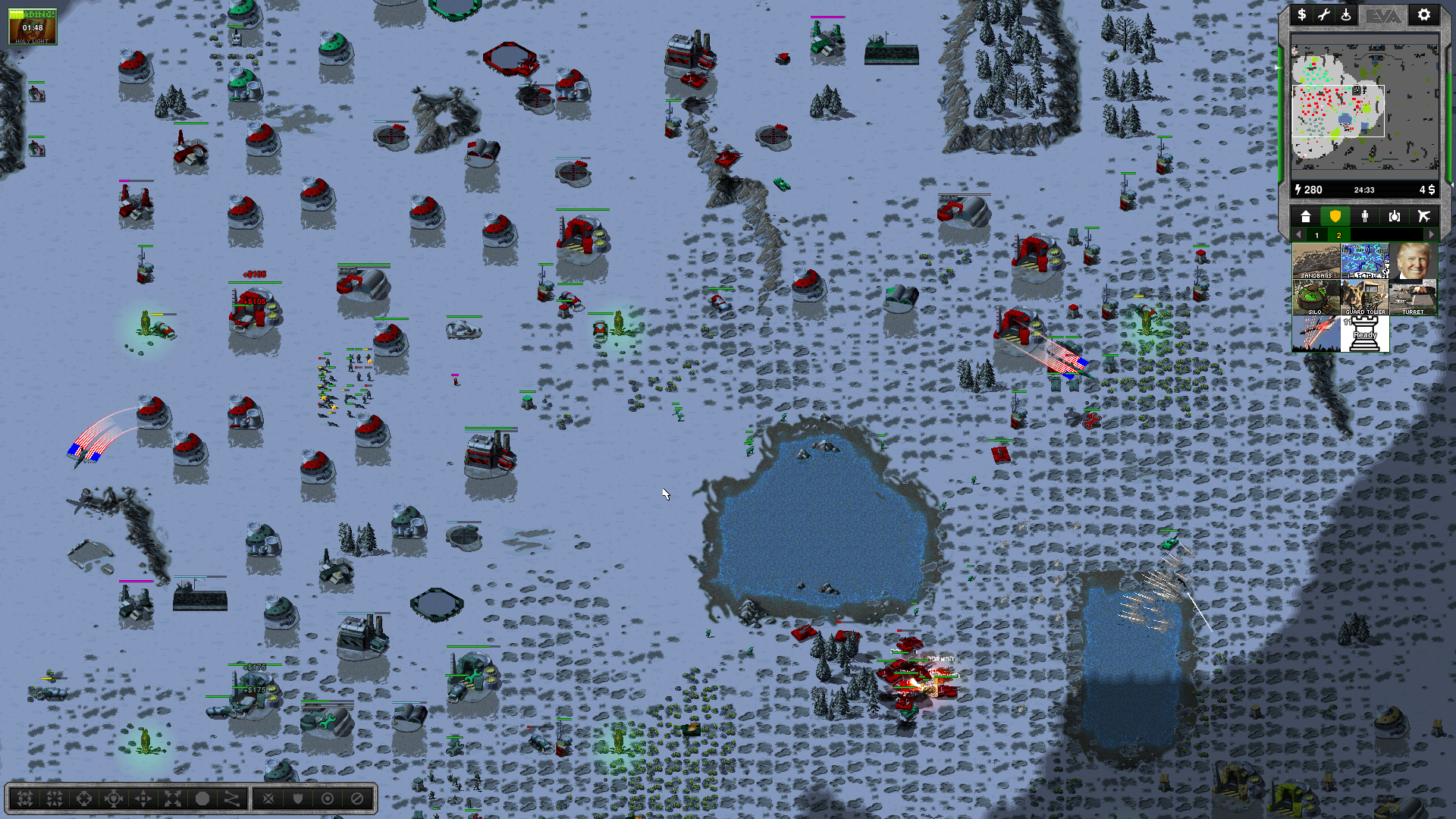The width and height of the screenshot is (1456, 819).
Task: Select the Turret build icon
Action: [x=1413, y=297]
